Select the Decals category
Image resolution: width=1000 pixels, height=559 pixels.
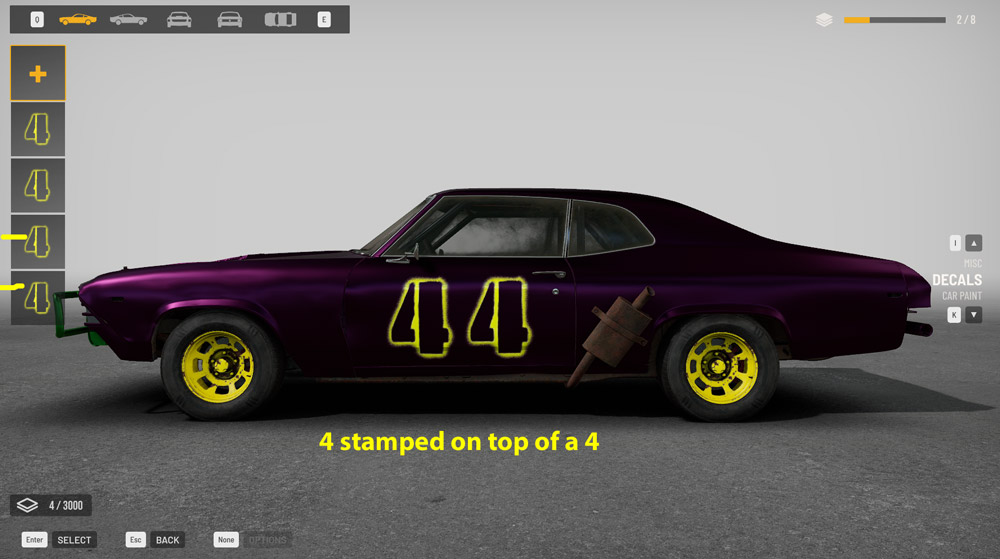tap(957, 280)
